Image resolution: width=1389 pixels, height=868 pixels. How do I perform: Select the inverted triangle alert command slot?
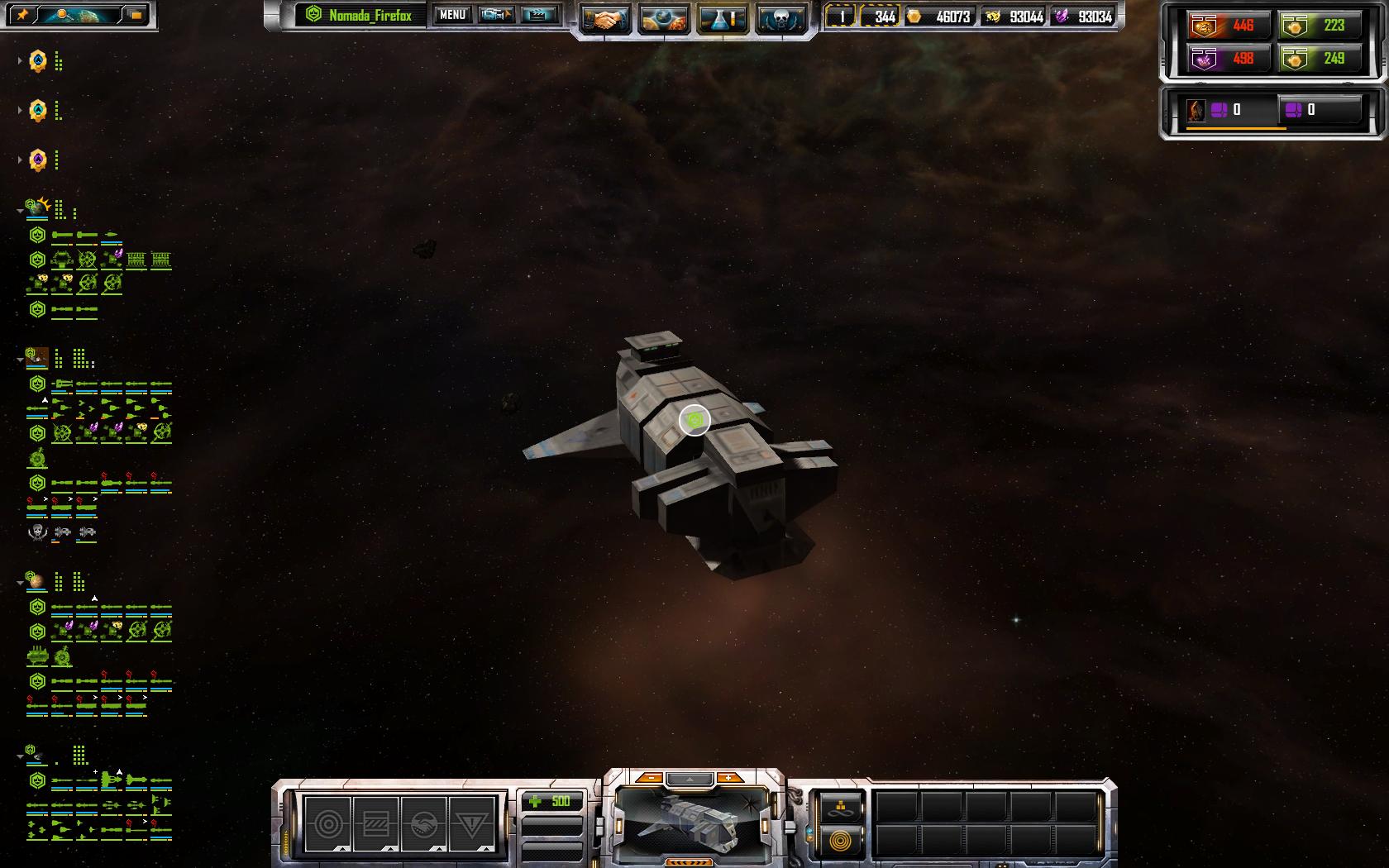pos(471,824)
